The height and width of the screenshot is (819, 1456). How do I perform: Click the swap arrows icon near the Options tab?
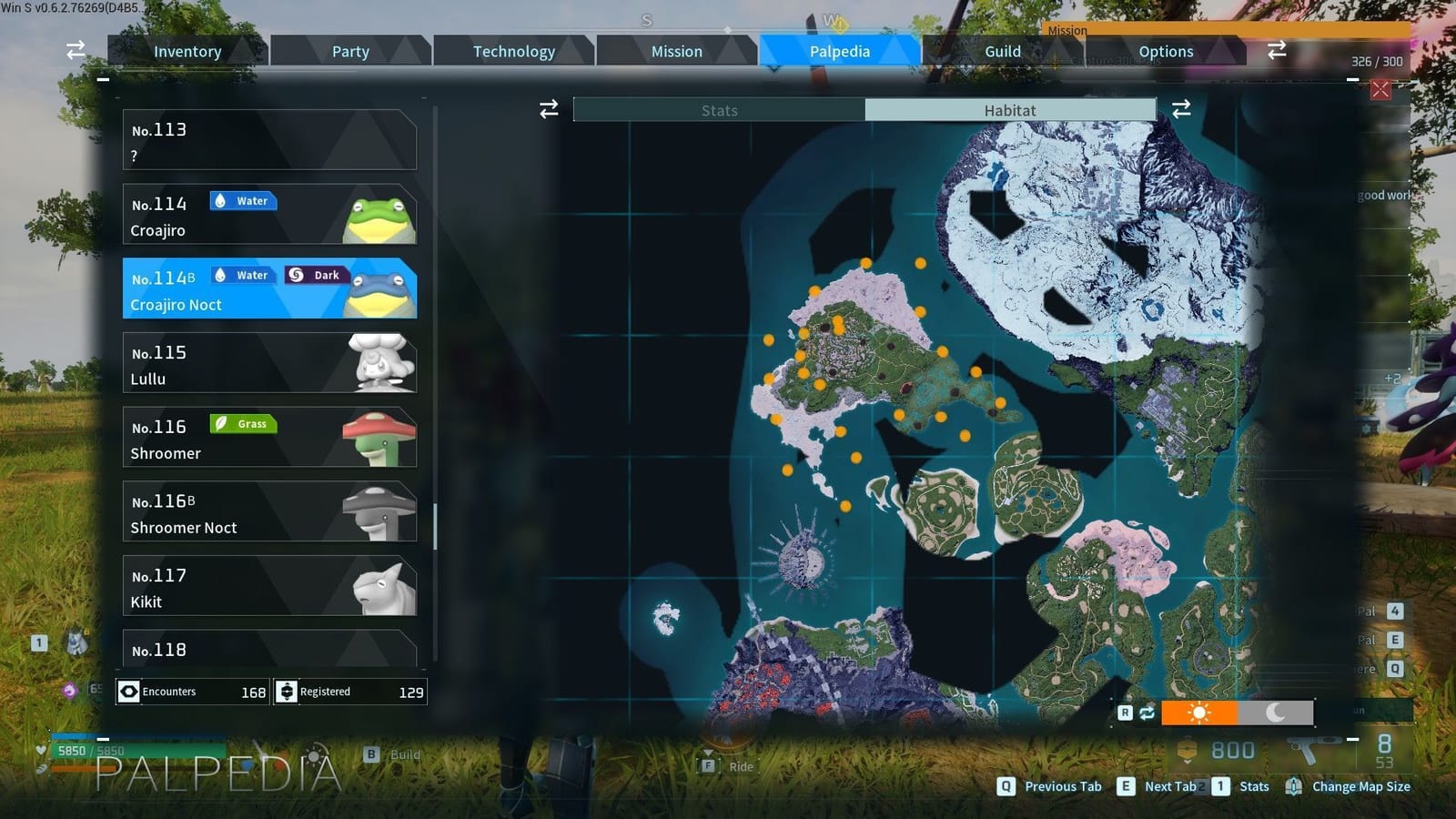pos(1277,52)
